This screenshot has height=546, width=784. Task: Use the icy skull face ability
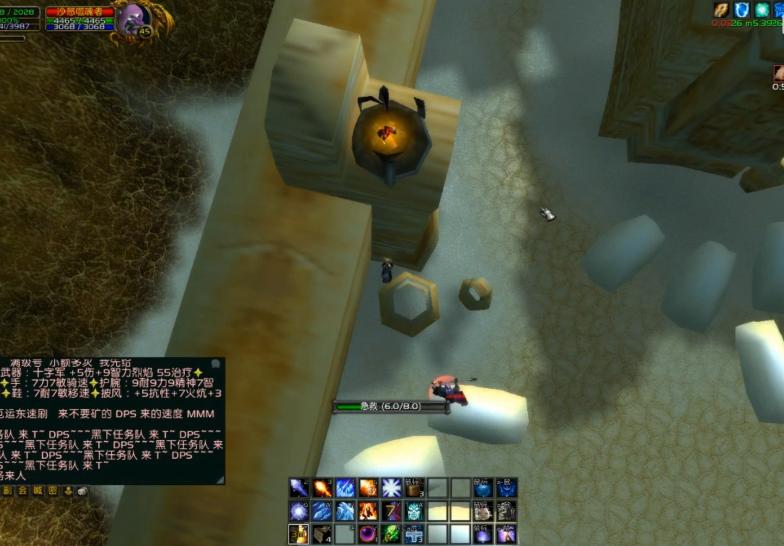pos(414,511)
